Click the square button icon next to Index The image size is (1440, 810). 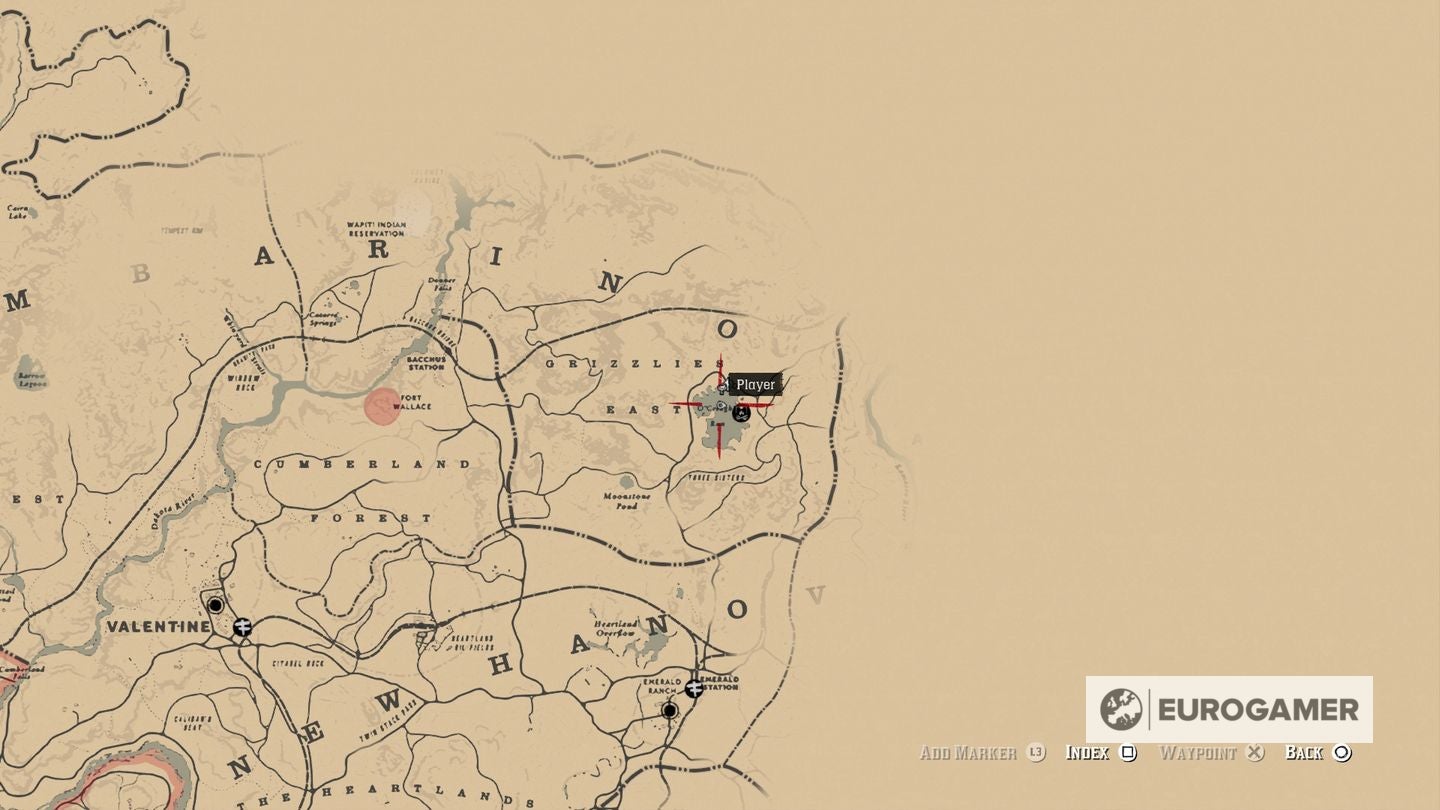coord(1128,753)
